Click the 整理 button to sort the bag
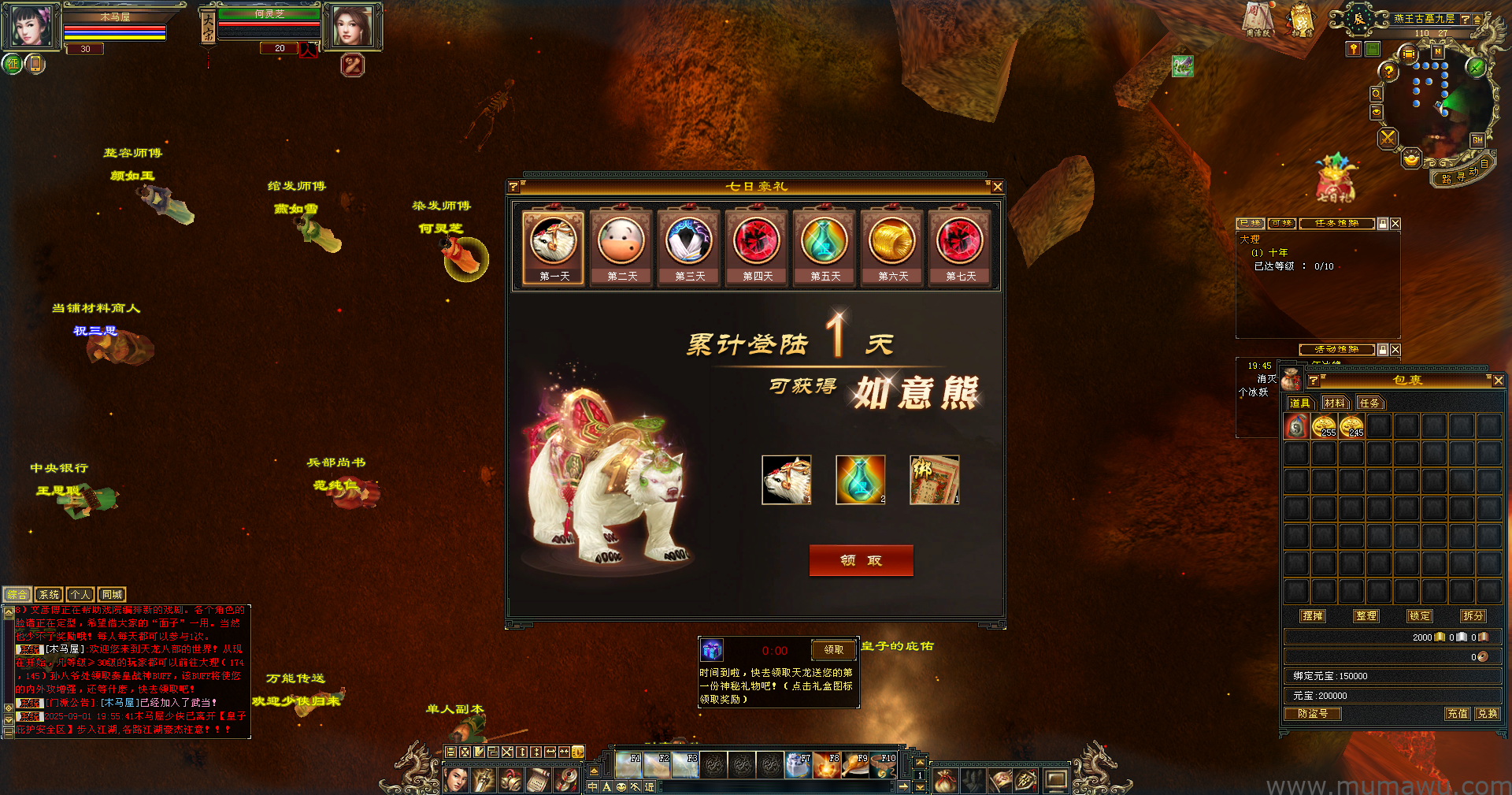This screenshot has height=795, width=1512. pyautogui.click(x=1366, y=616)
